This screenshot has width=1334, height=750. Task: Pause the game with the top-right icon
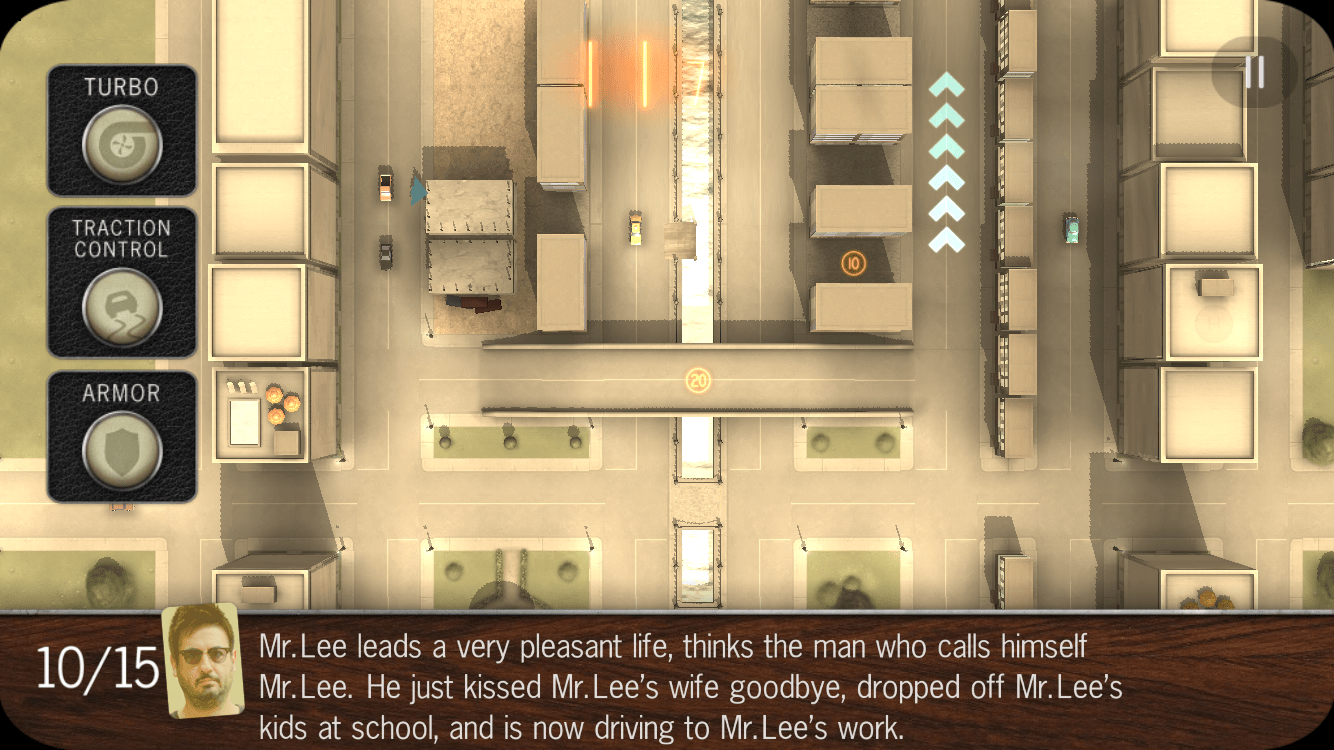(1257, 70)
